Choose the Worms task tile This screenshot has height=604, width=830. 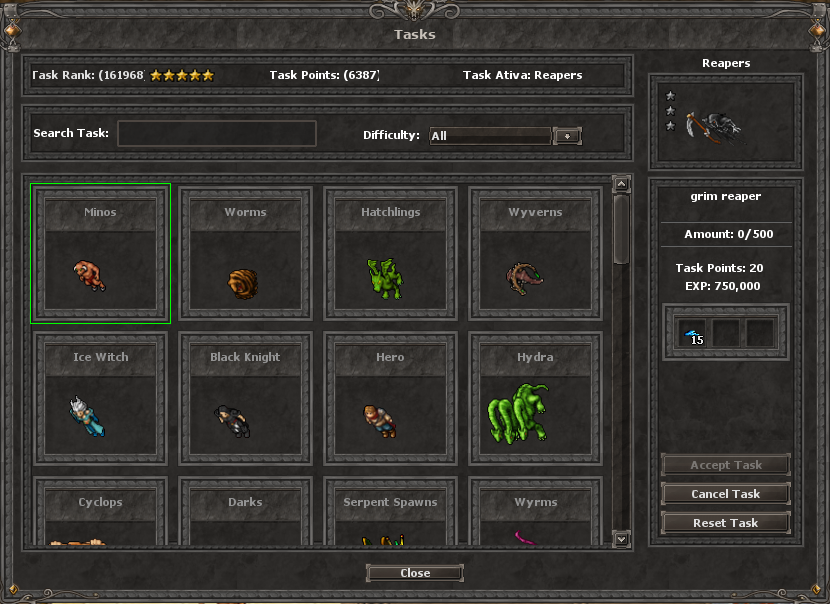(x=245, y=254)
